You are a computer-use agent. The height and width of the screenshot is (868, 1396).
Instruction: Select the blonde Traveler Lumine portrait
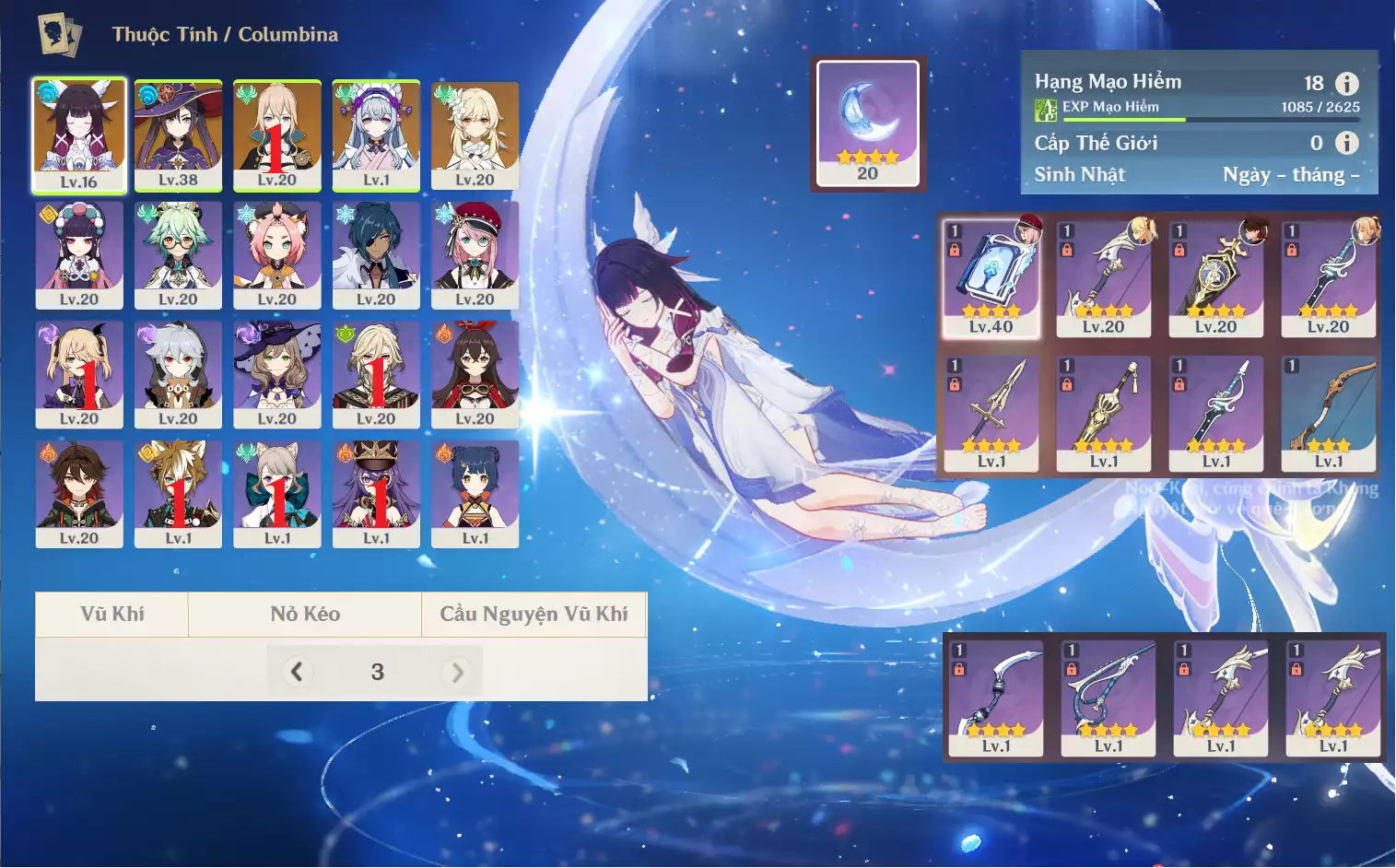point(475,135)
